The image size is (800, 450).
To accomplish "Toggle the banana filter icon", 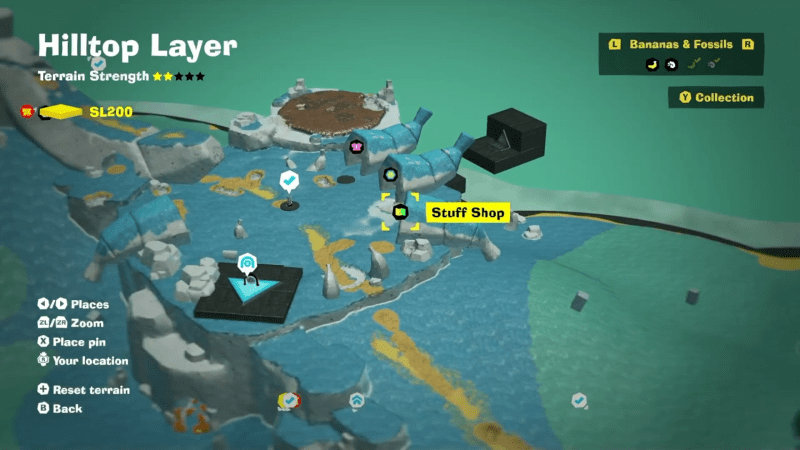I will click(x=650, y=64).
